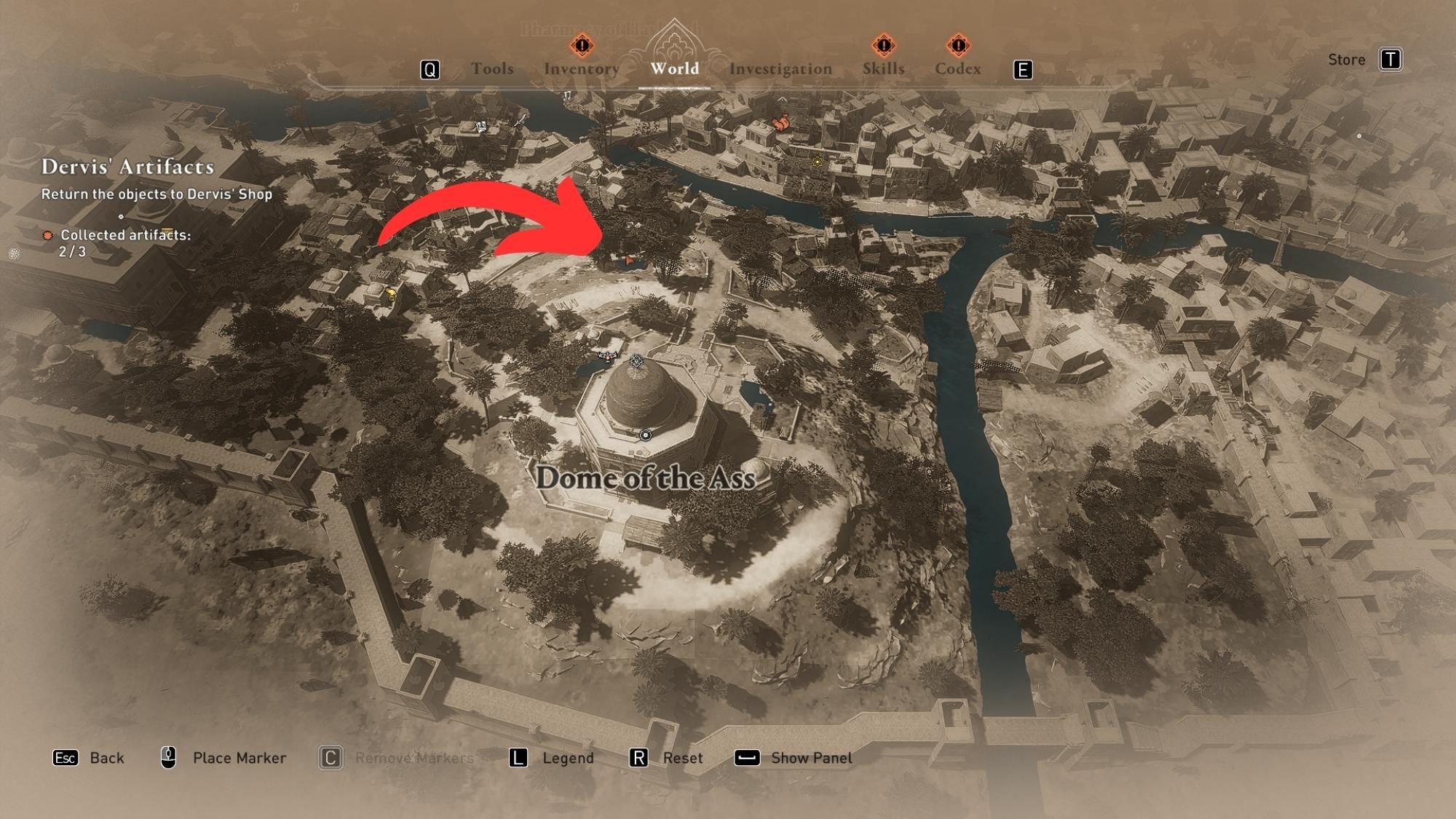Open the Tools tab
Viewport: 1456px width, 819px height.
tap(494, 68)
